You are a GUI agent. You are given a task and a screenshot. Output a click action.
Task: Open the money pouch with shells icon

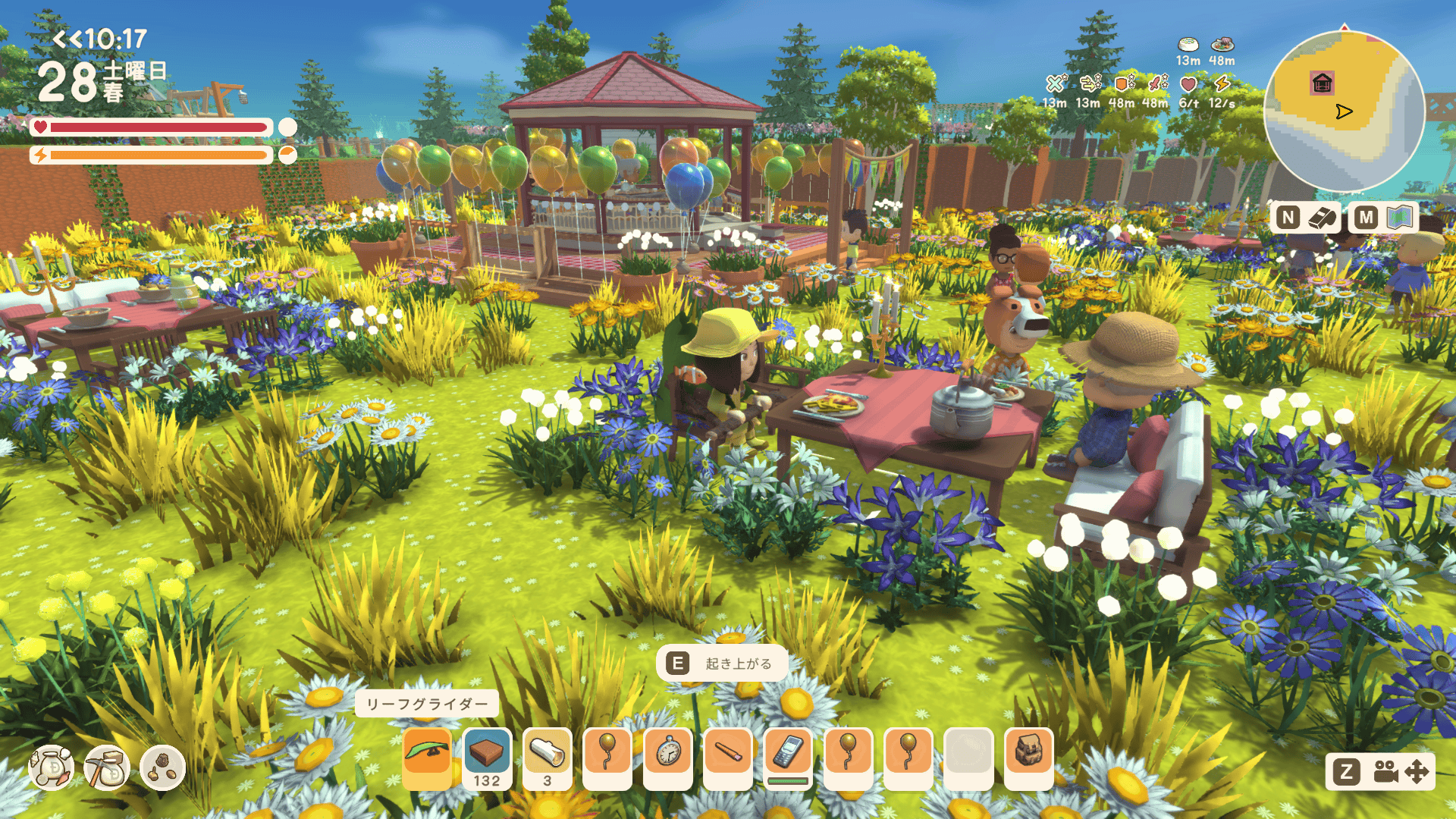(x=52, y=768)
